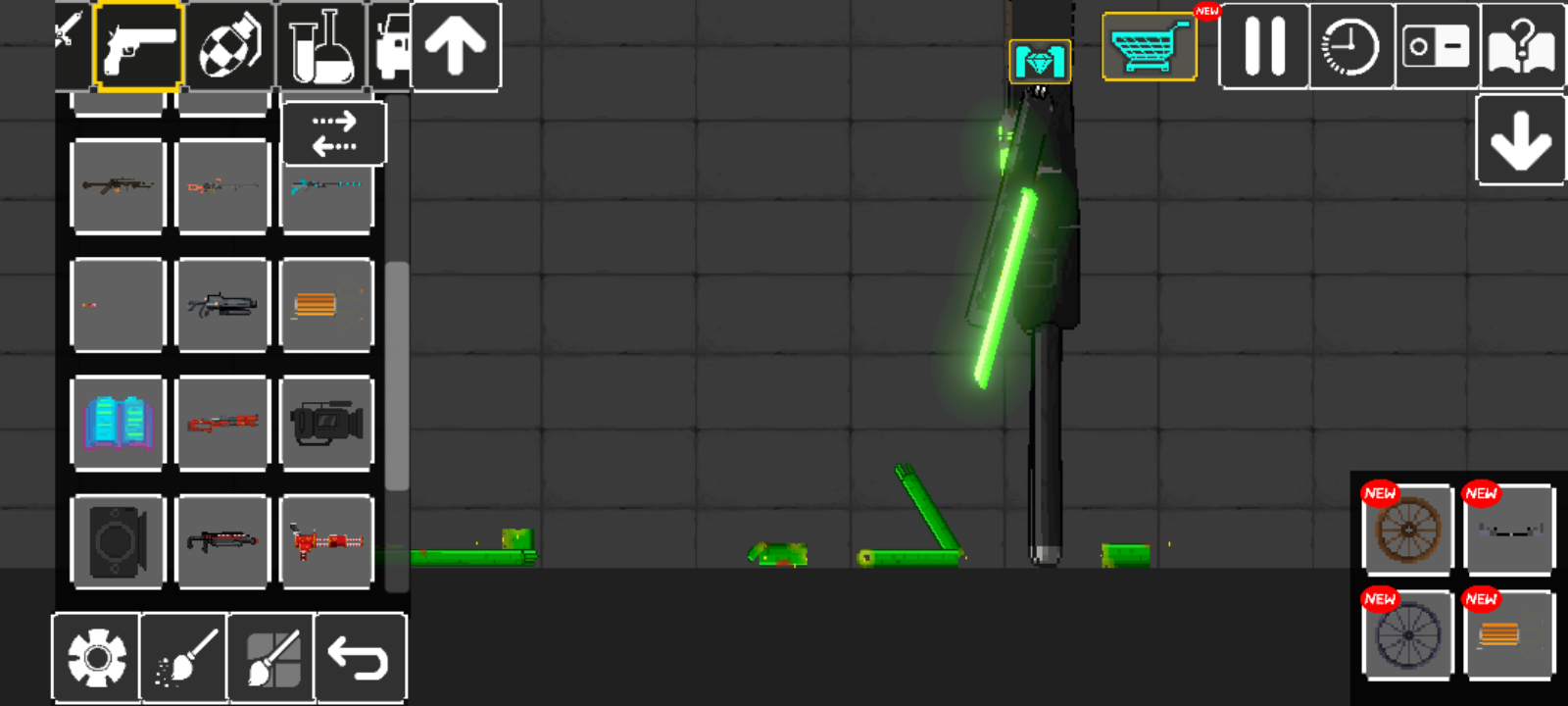Open the chemistry flasks category

tap(321, 46)
